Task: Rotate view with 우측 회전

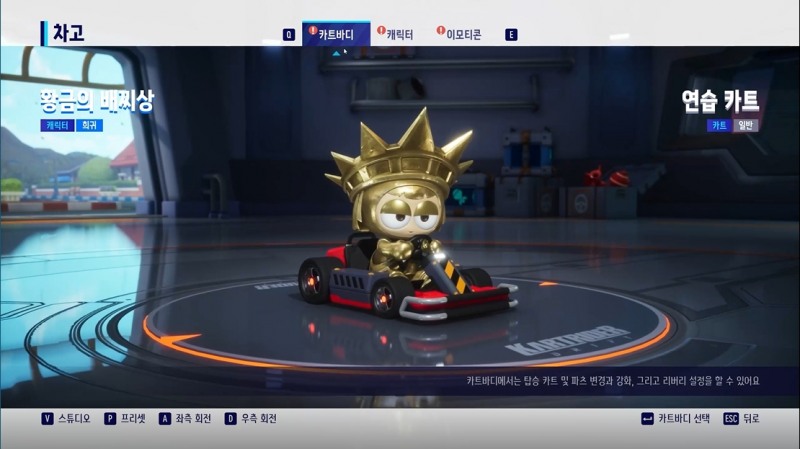Action: pyautogui.click(x=254, y=419)
